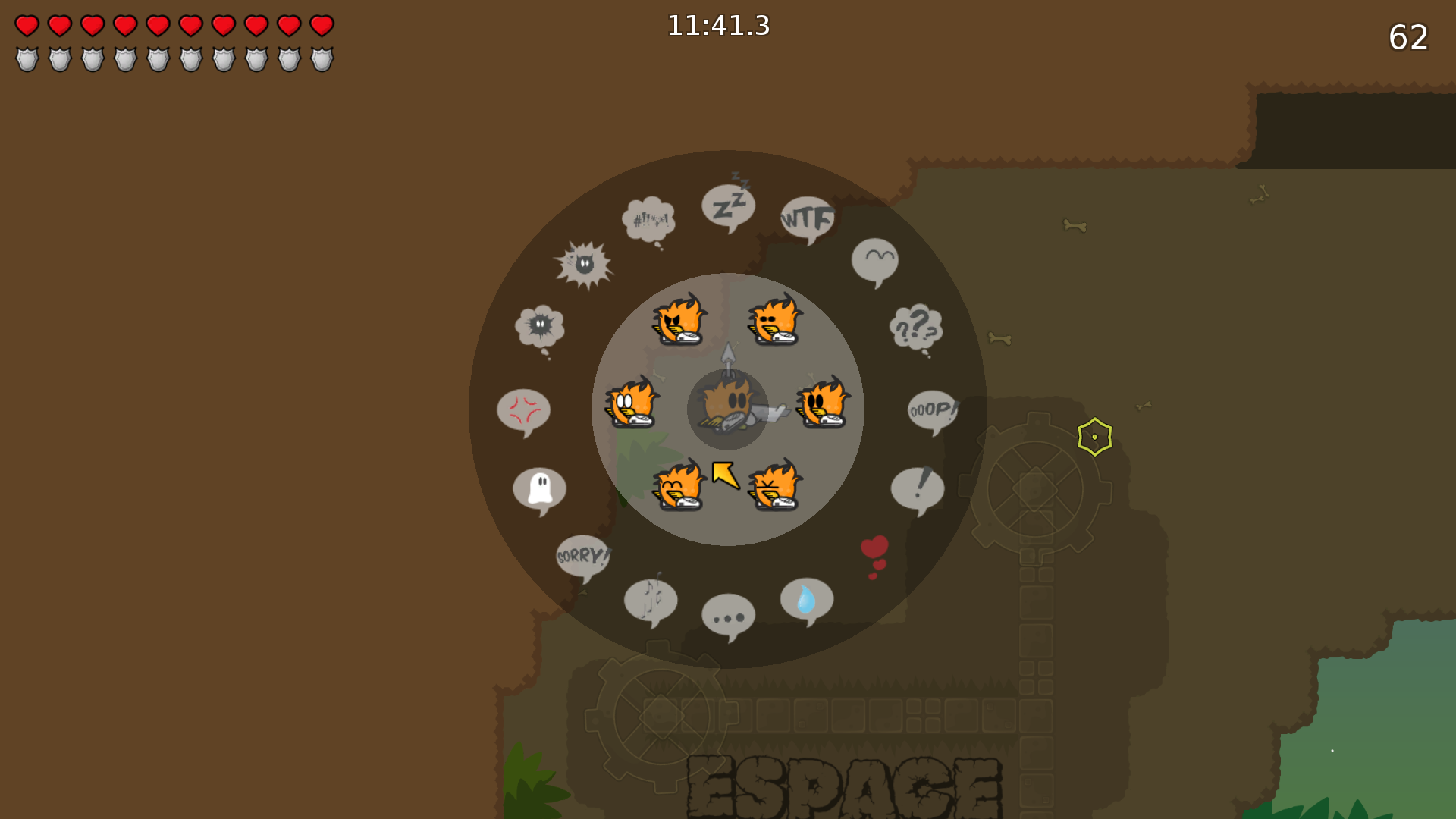Click the red anger veins emote

pyautogui.click(x=525, y=410)
